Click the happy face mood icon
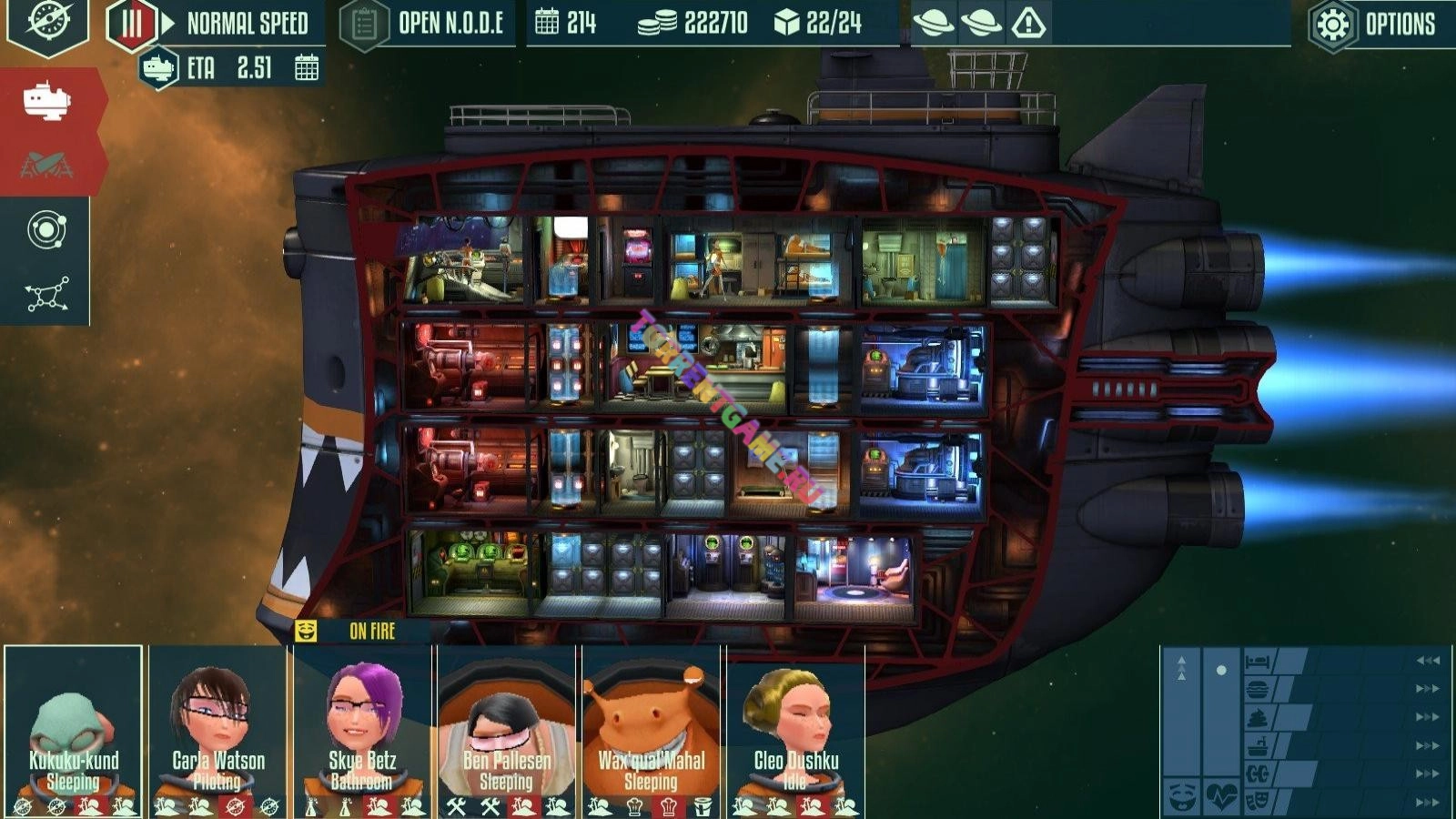This screenshot has width=1456, height=819. pyautogui.click(x=1181, y=798)
